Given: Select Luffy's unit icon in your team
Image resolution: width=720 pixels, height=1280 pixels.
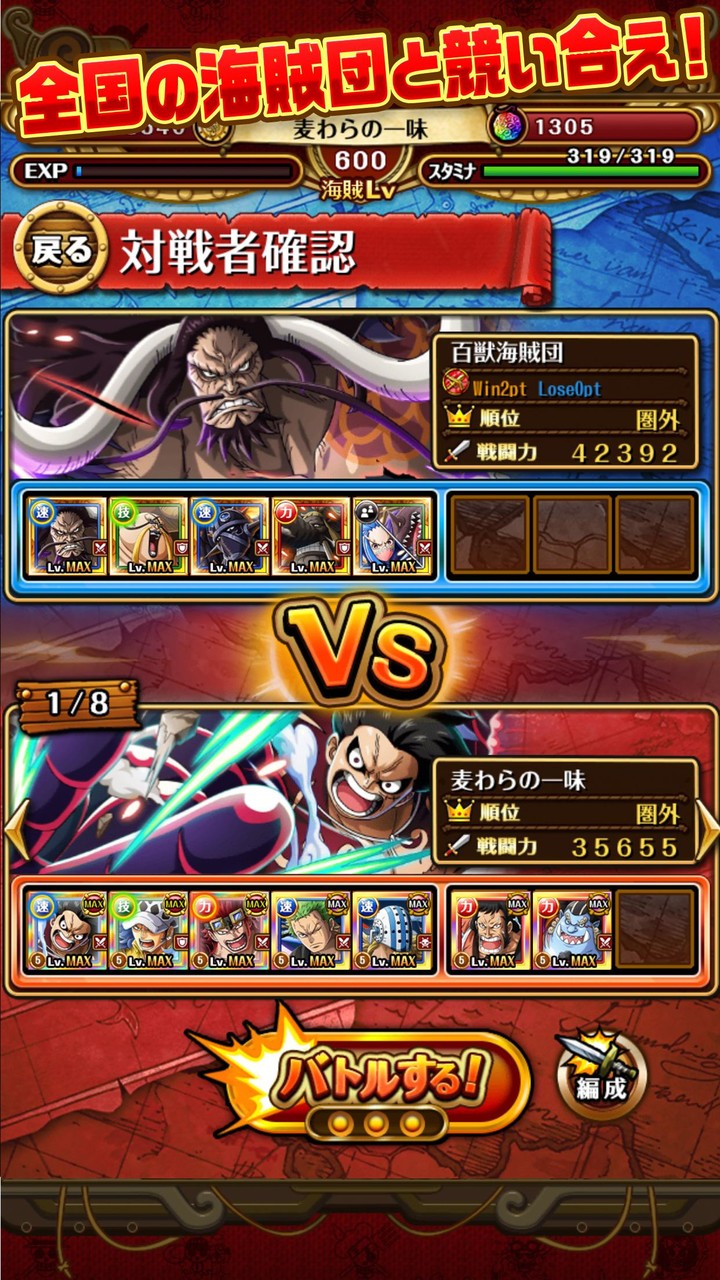Looking at the screenshot, I should click(x=66, y=932).
